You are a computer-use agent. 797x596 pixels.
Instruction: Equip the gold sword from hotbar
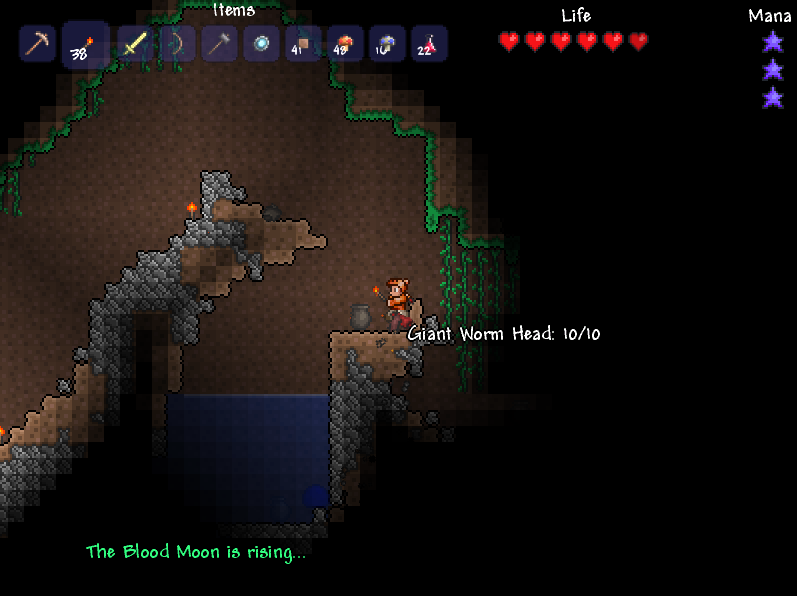pos(135,44)
